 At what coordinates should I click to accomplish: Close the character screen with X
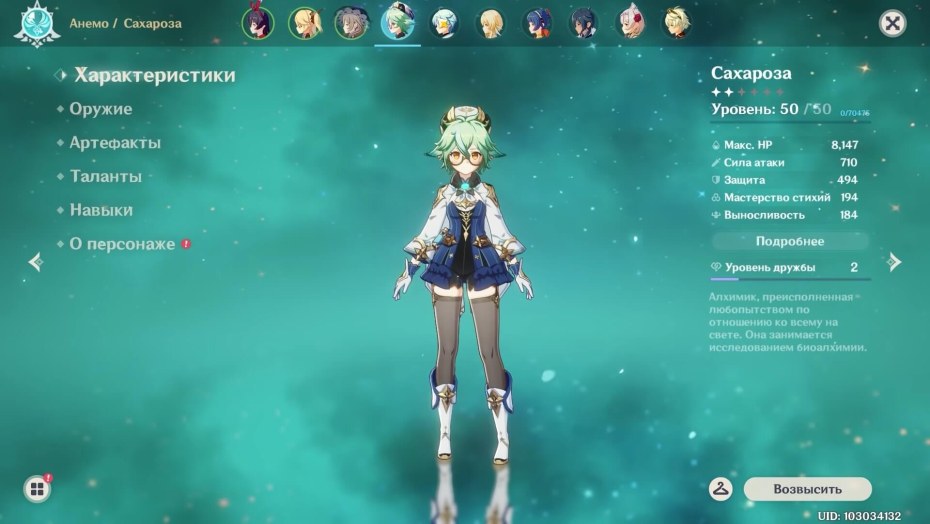coord(891,23)
